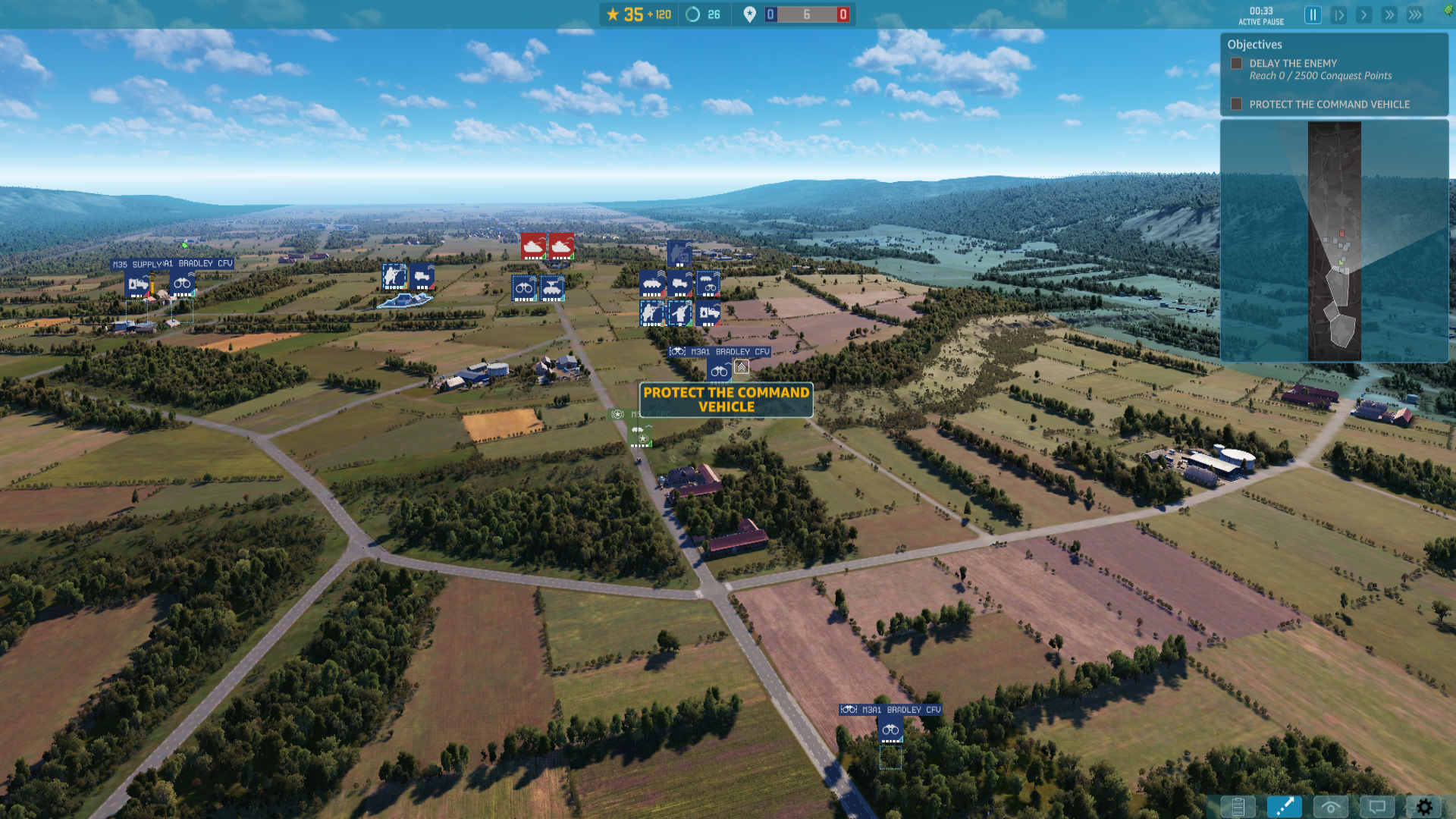Choose the double-arrow fast speed
The width and height of the screenshot is (1456, 819).
[x=1389, y=15]
